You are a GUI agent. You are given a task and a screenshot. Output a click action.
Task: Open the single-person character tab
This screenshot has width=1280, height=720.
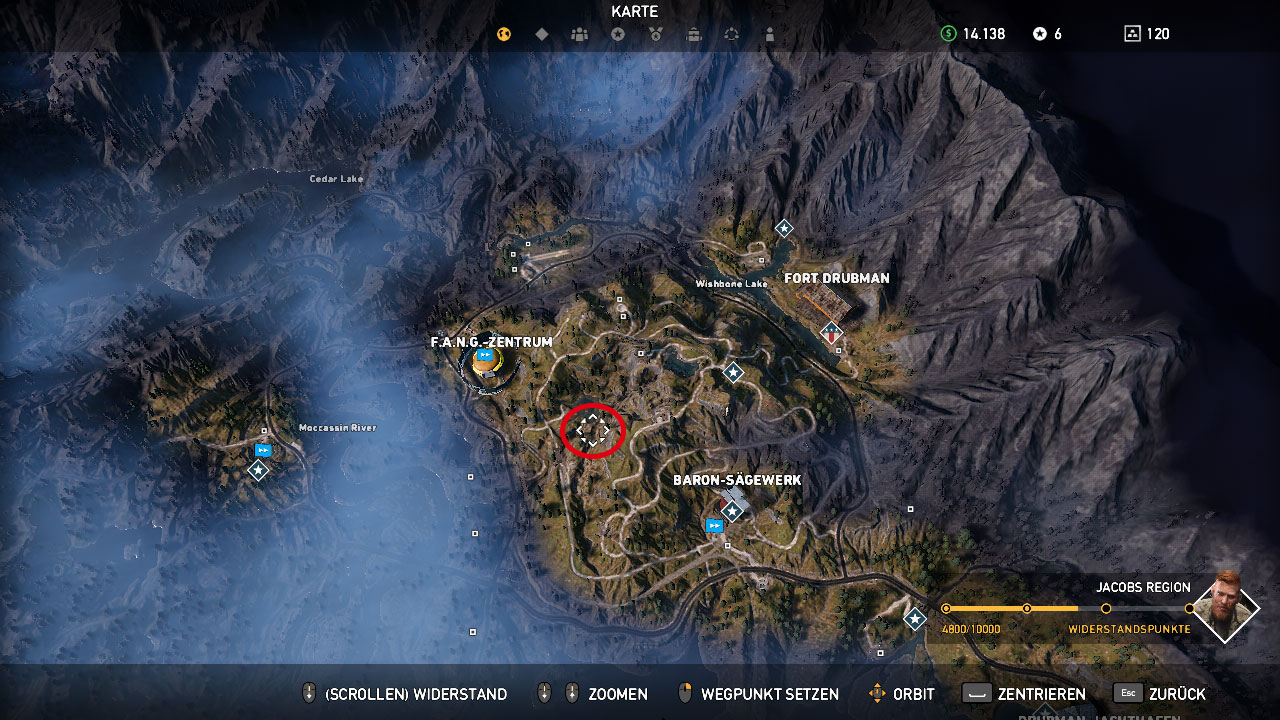tap(769, 34)
